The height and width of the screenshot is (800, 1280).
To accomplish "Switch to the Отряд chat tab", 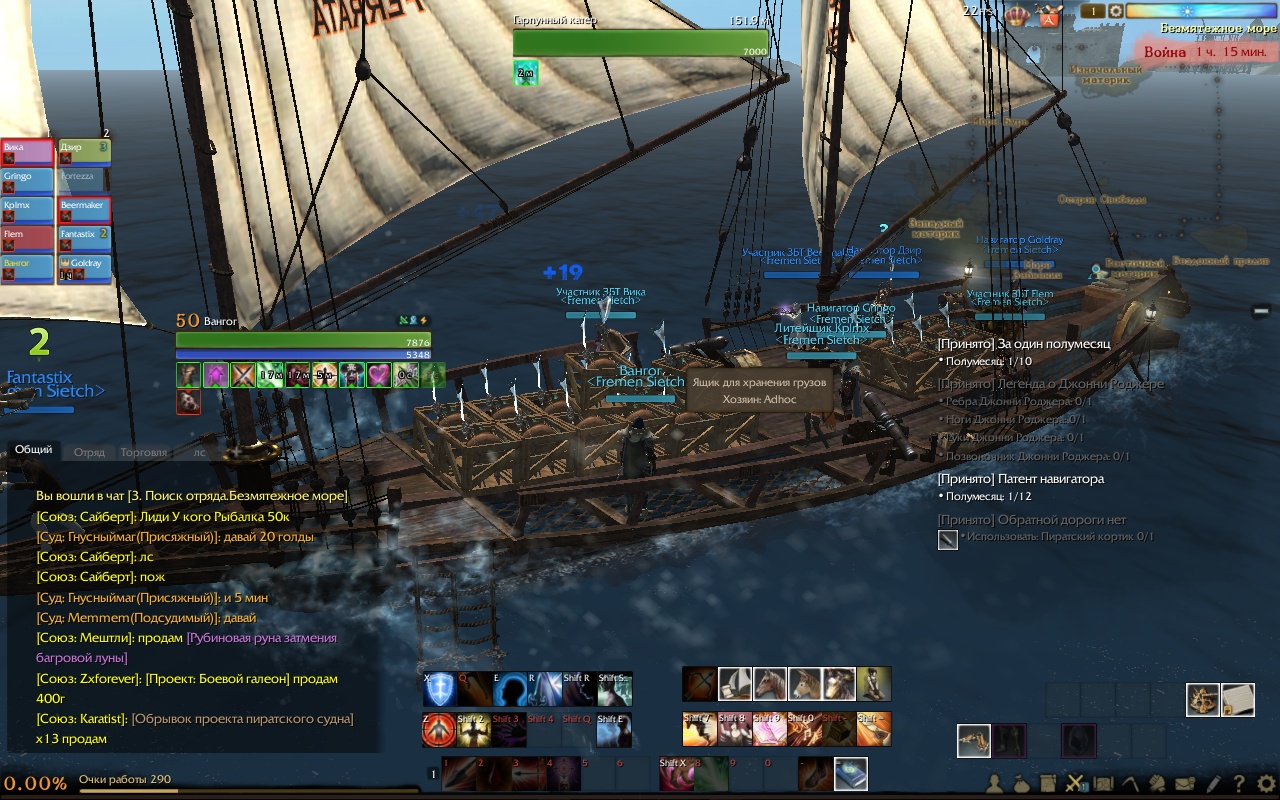I will [x=89, y=452].
